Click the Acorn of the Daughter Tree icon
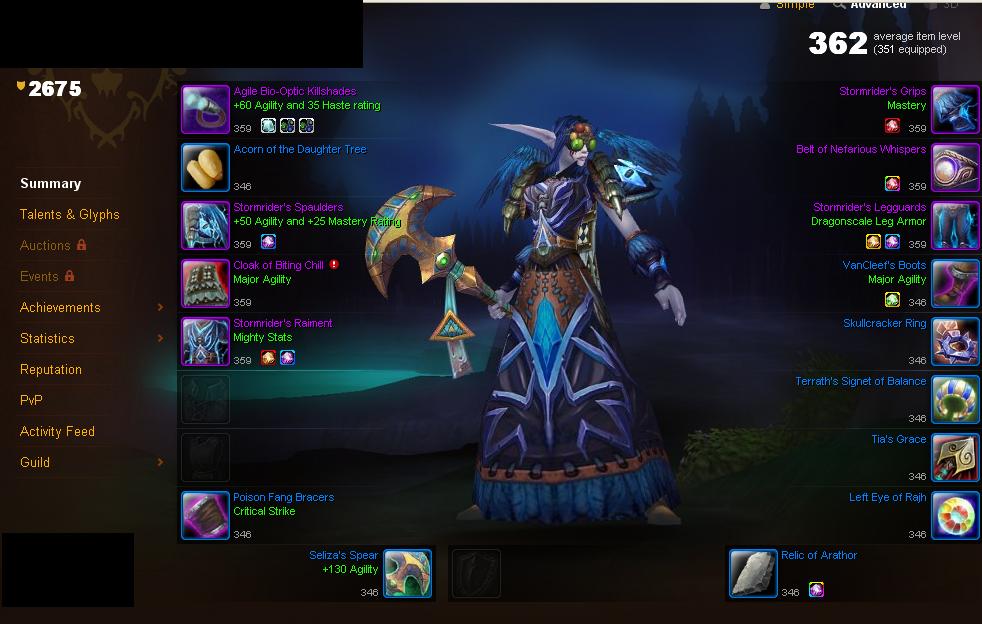 tap(205, 168)
